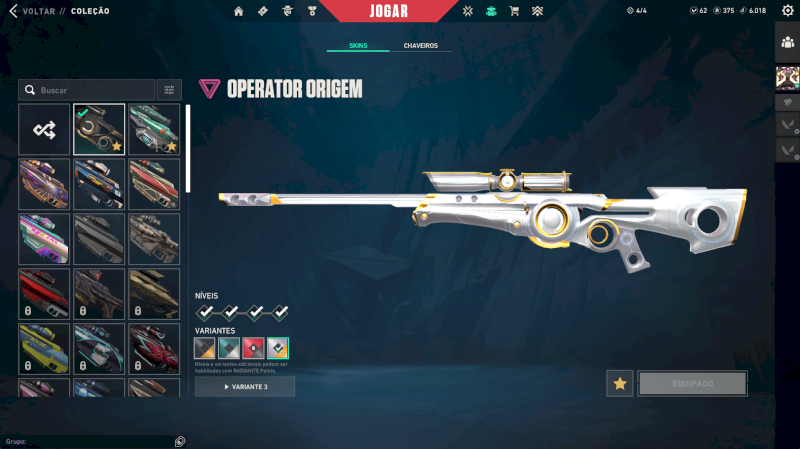This screenshot has width=800, height=449.
Task: Open the settings gear icon
Action: click(787, 11)
